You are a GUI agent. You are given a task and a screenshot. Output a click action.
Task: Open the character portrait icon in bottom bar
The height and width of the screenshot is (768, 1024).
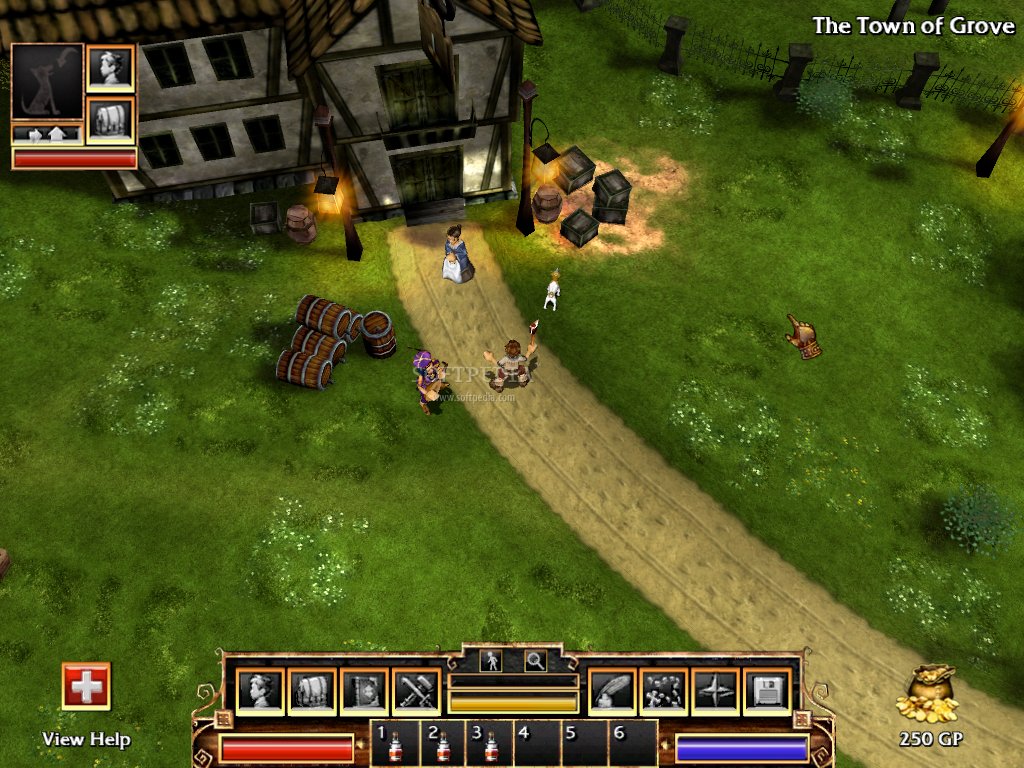[260, 691]
